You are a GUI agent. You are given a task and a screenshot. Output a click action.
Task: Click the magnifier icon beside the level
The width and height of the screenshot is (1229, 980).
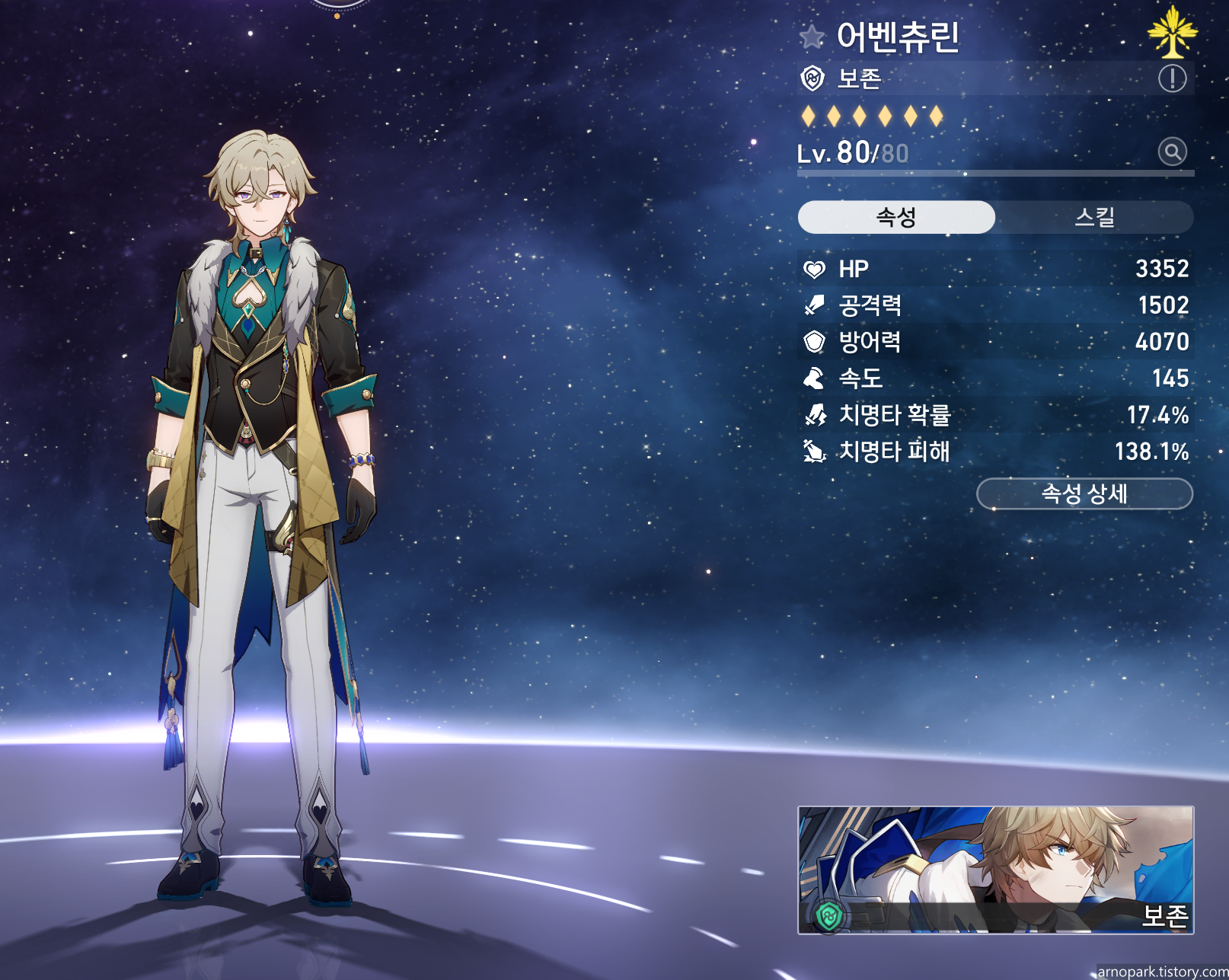1173,152
